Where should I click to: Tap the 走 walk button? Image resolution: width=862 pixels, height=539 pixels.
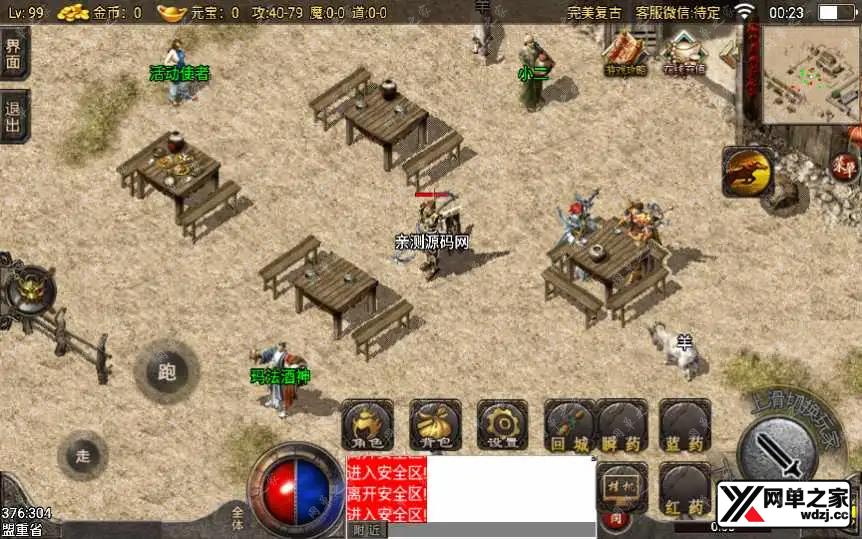click(x=83, y=456)
